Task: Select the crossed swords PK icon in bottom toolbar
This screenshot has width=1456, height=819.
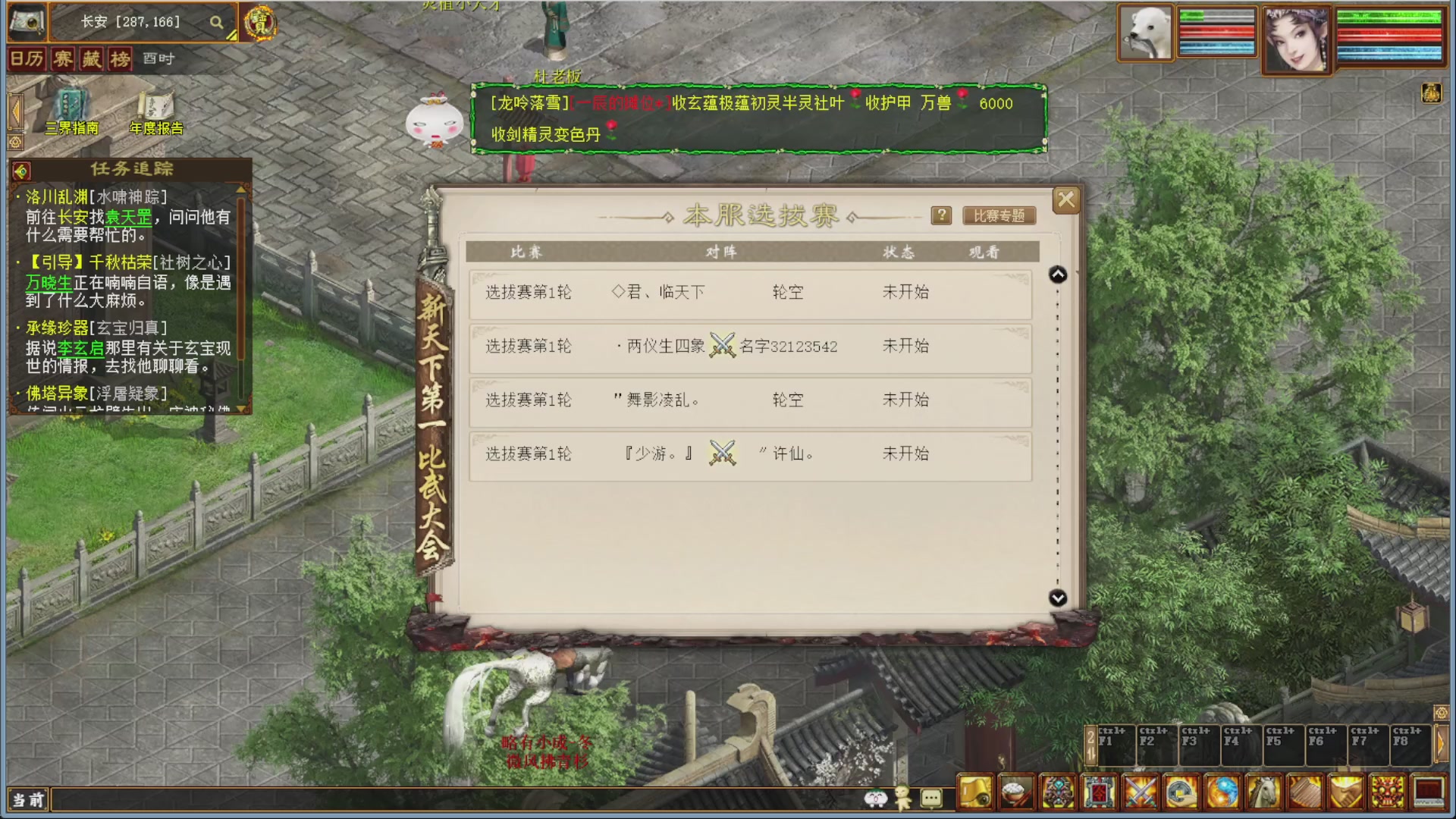Action: tap(1138, 792)
